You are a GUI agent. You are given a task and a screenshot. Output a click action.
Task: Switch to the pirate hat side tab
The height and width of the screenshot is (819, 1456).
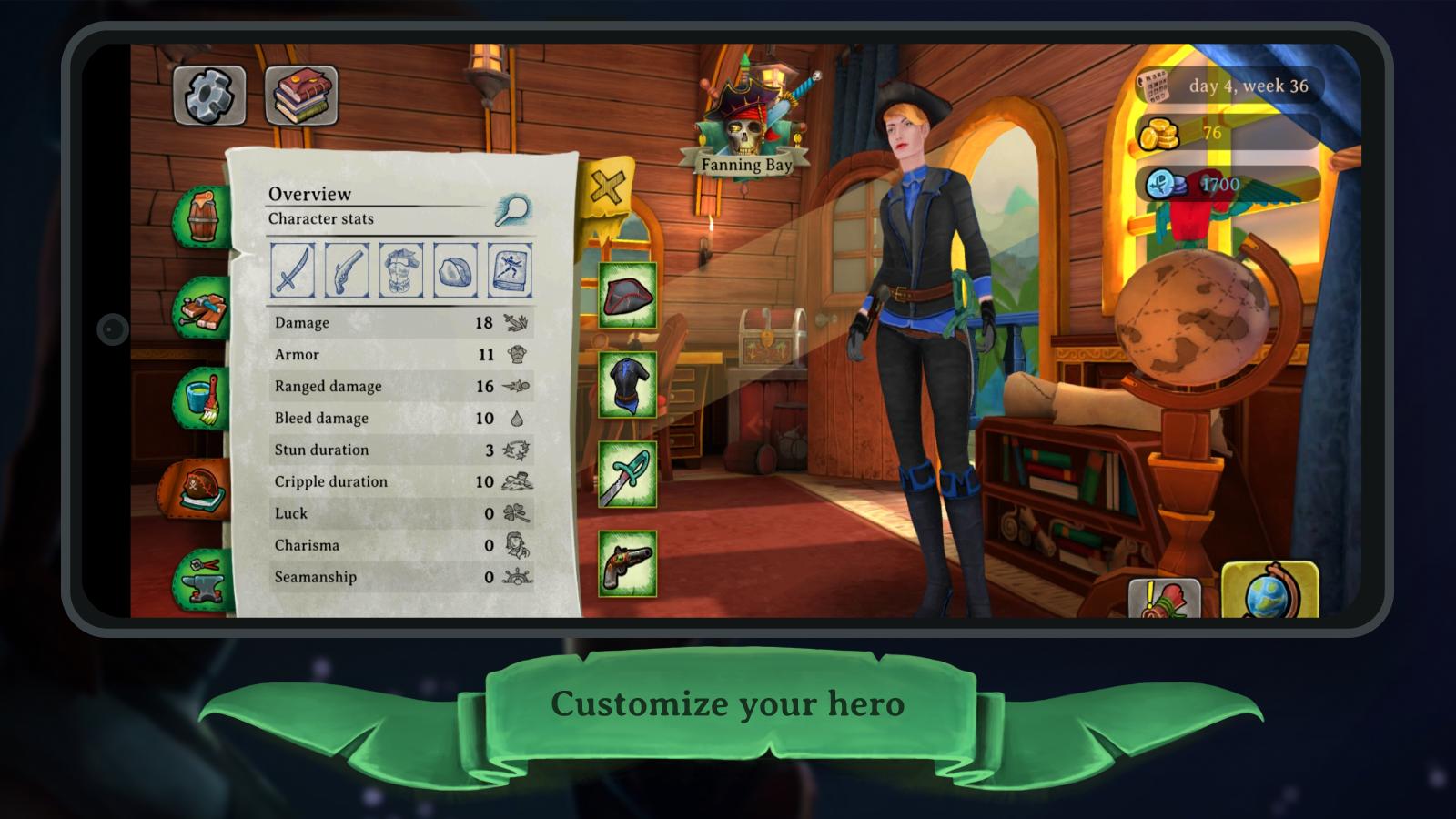[x=198, y=490]
